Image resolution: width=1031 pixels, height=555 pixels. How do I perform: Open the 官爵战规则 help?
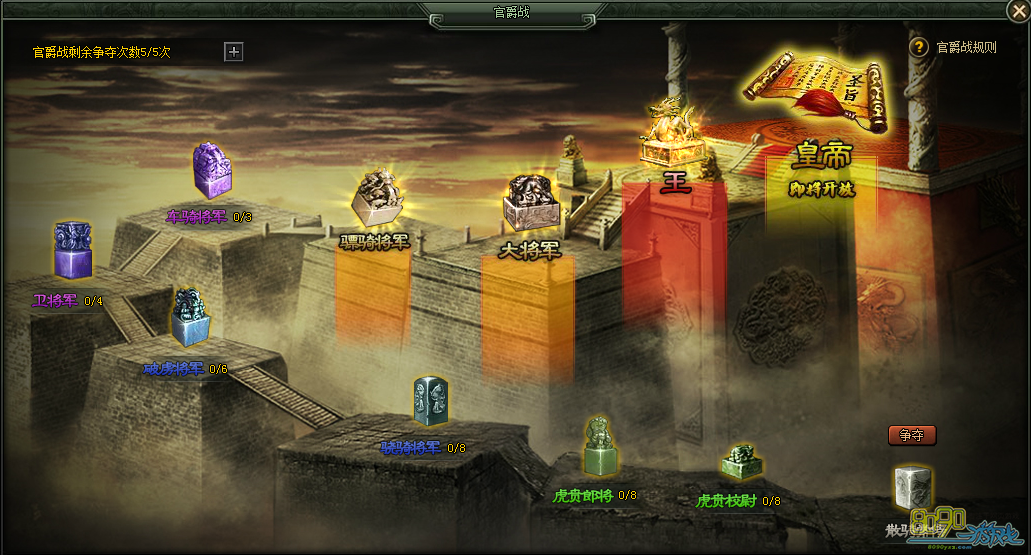point(919,47)
